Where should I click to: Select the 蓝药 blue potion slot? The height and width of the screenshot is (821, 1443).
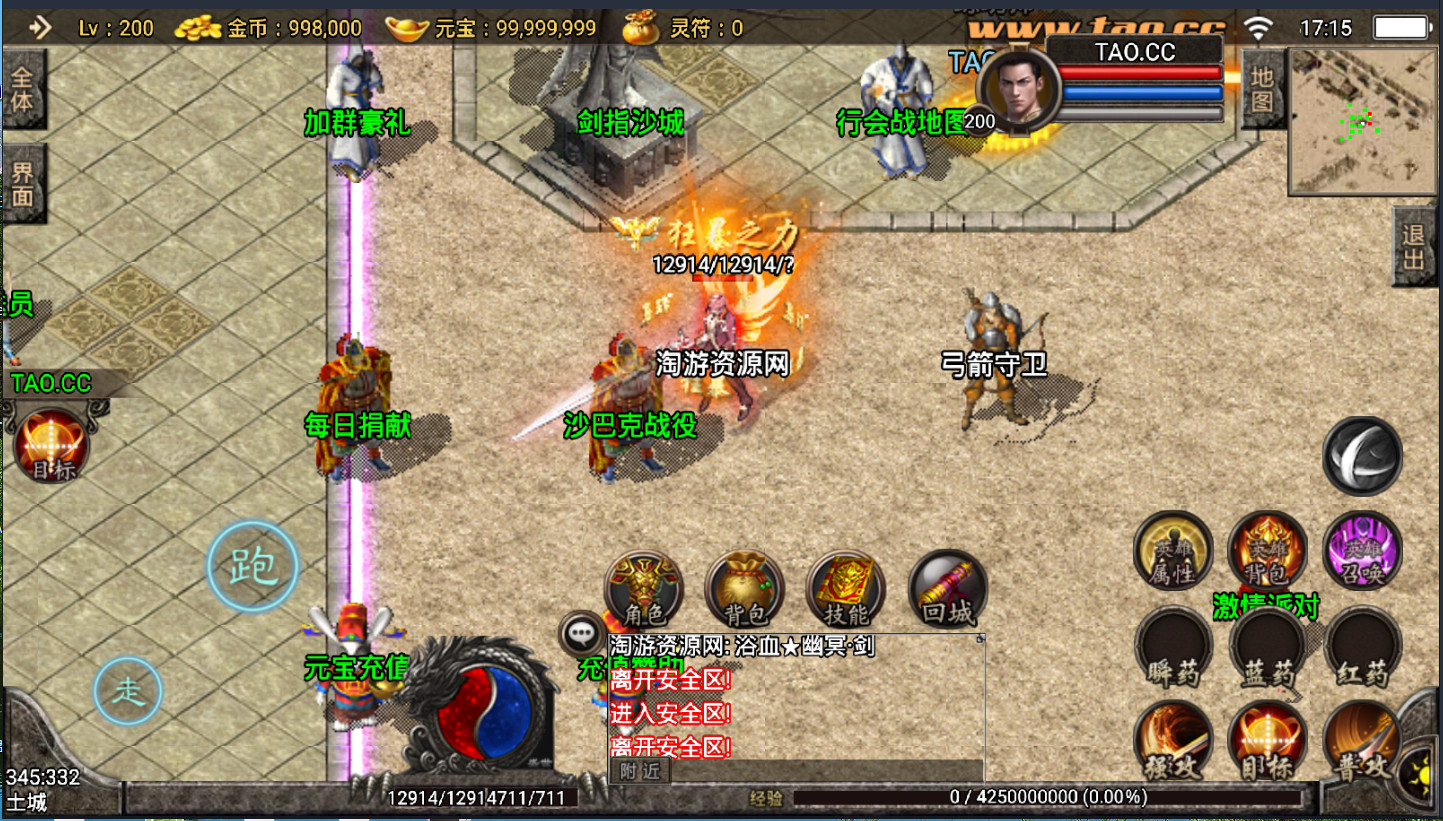coord(1267,648)
